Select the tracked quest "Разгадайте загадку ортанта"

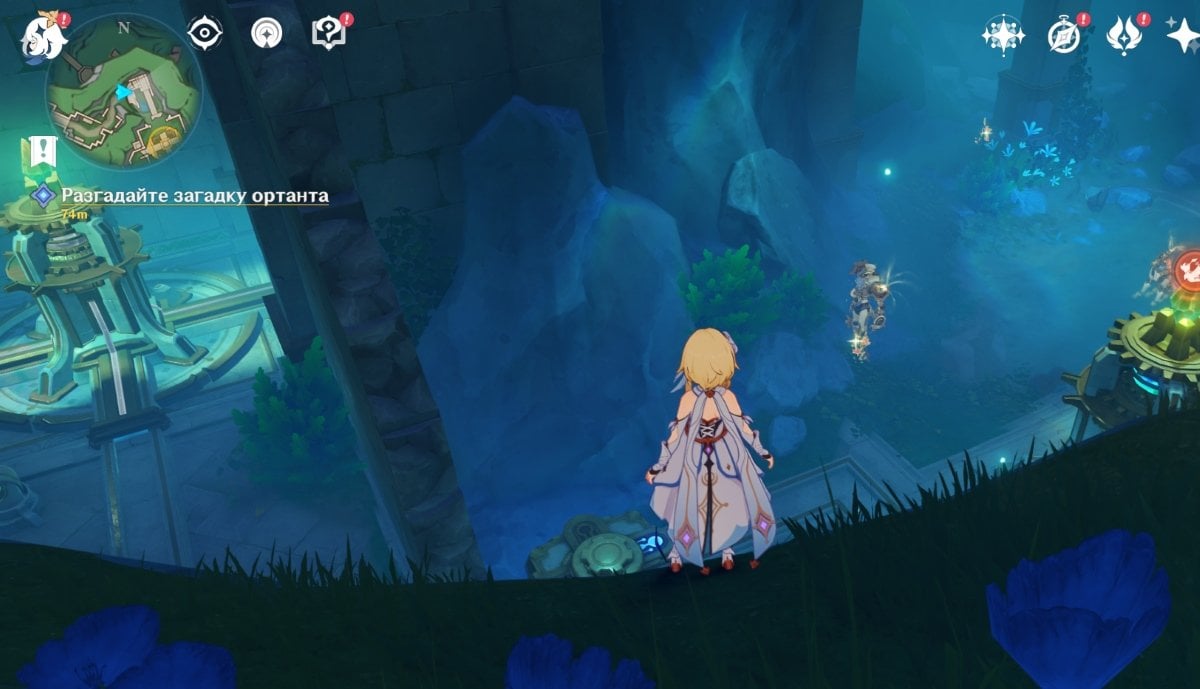194,196
